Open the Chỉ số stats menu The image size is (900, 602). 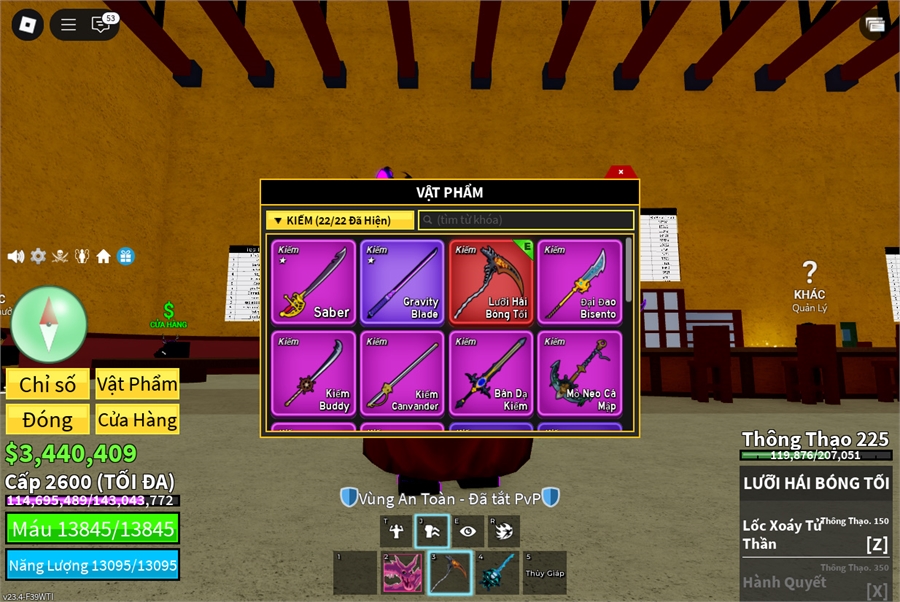47,385
